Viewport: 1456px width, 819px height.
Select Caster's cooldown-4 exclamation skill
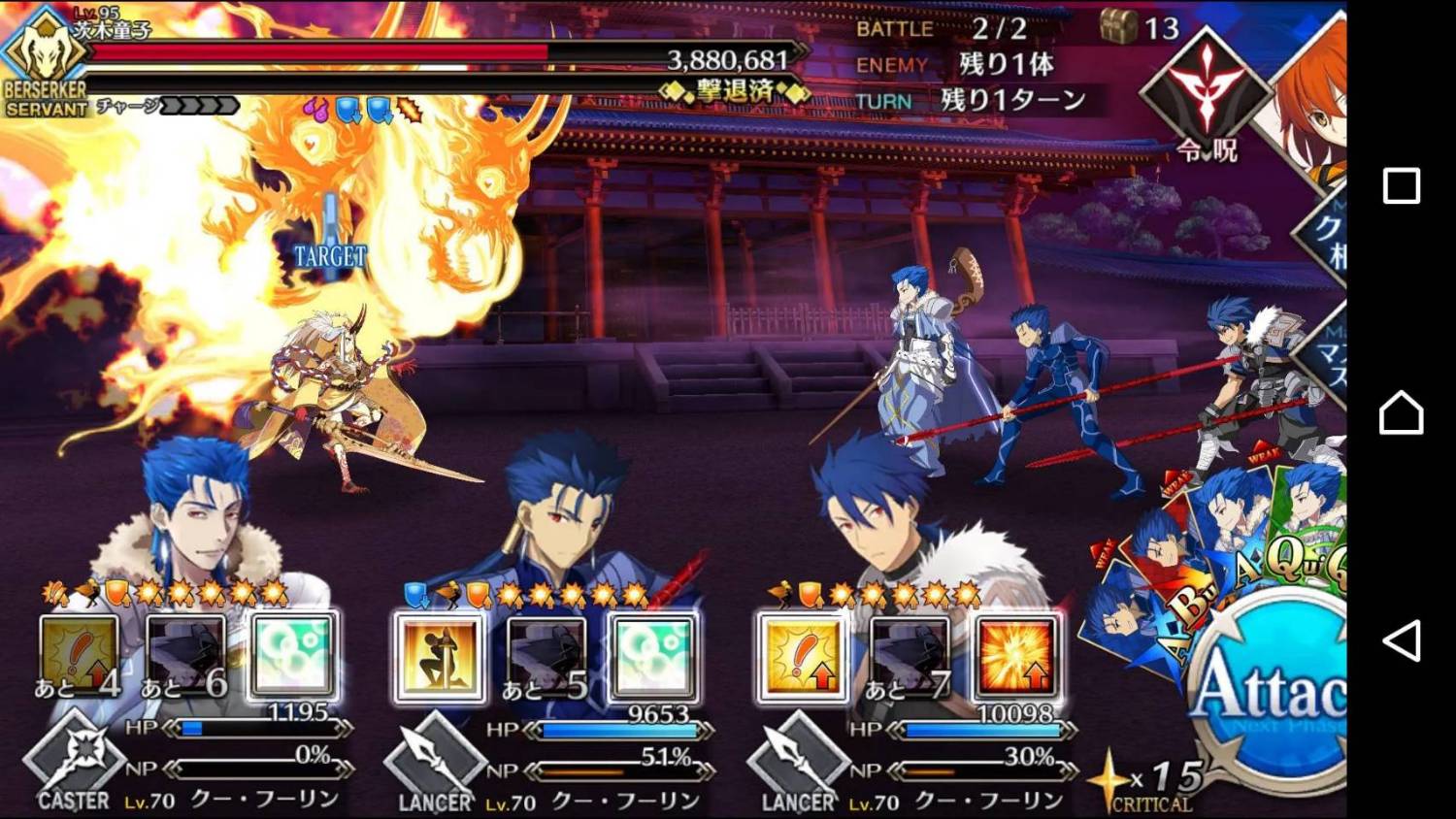[80, 657]
